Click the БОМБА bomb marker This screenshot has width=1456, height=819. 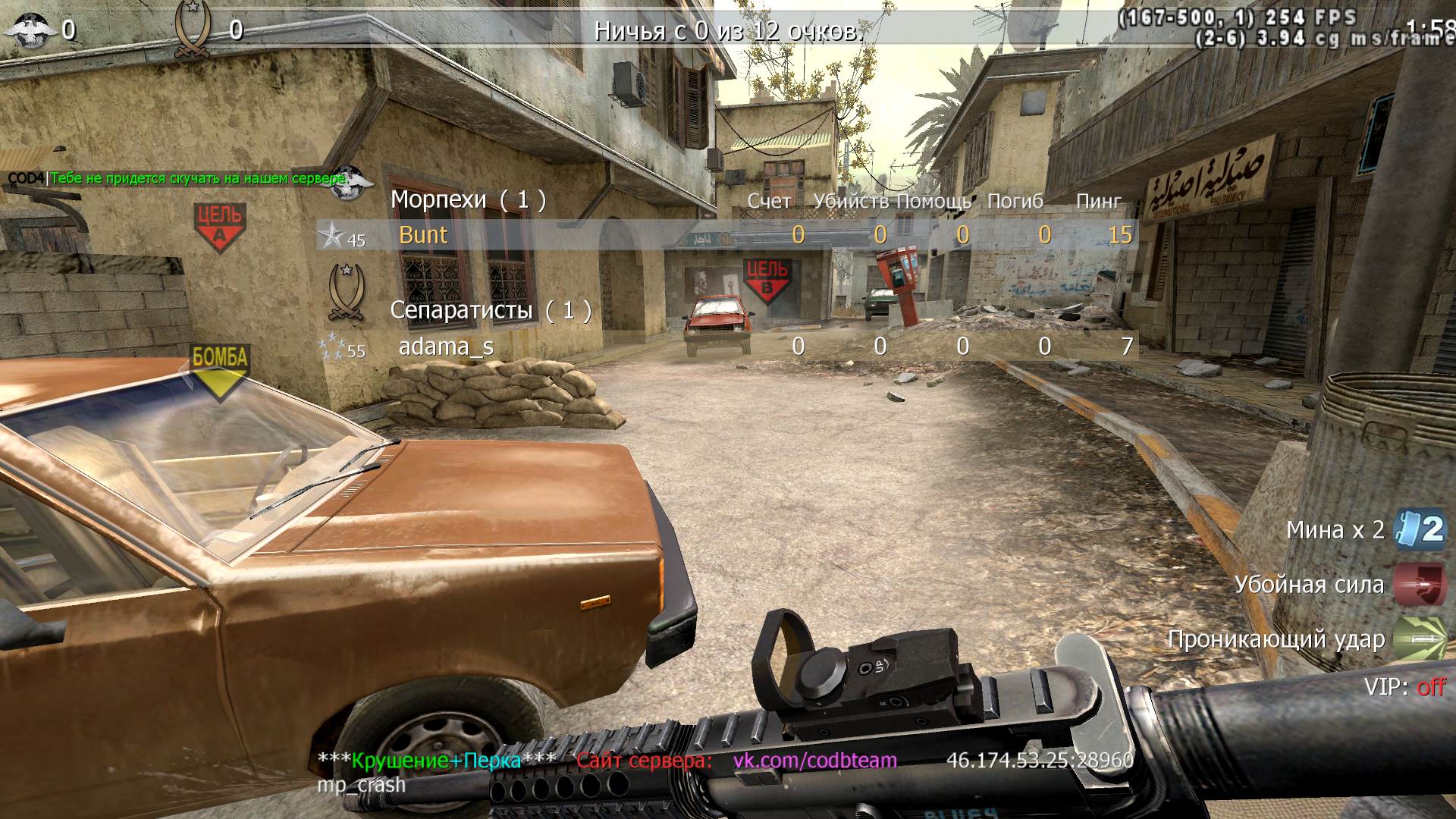tap(220, 369)
